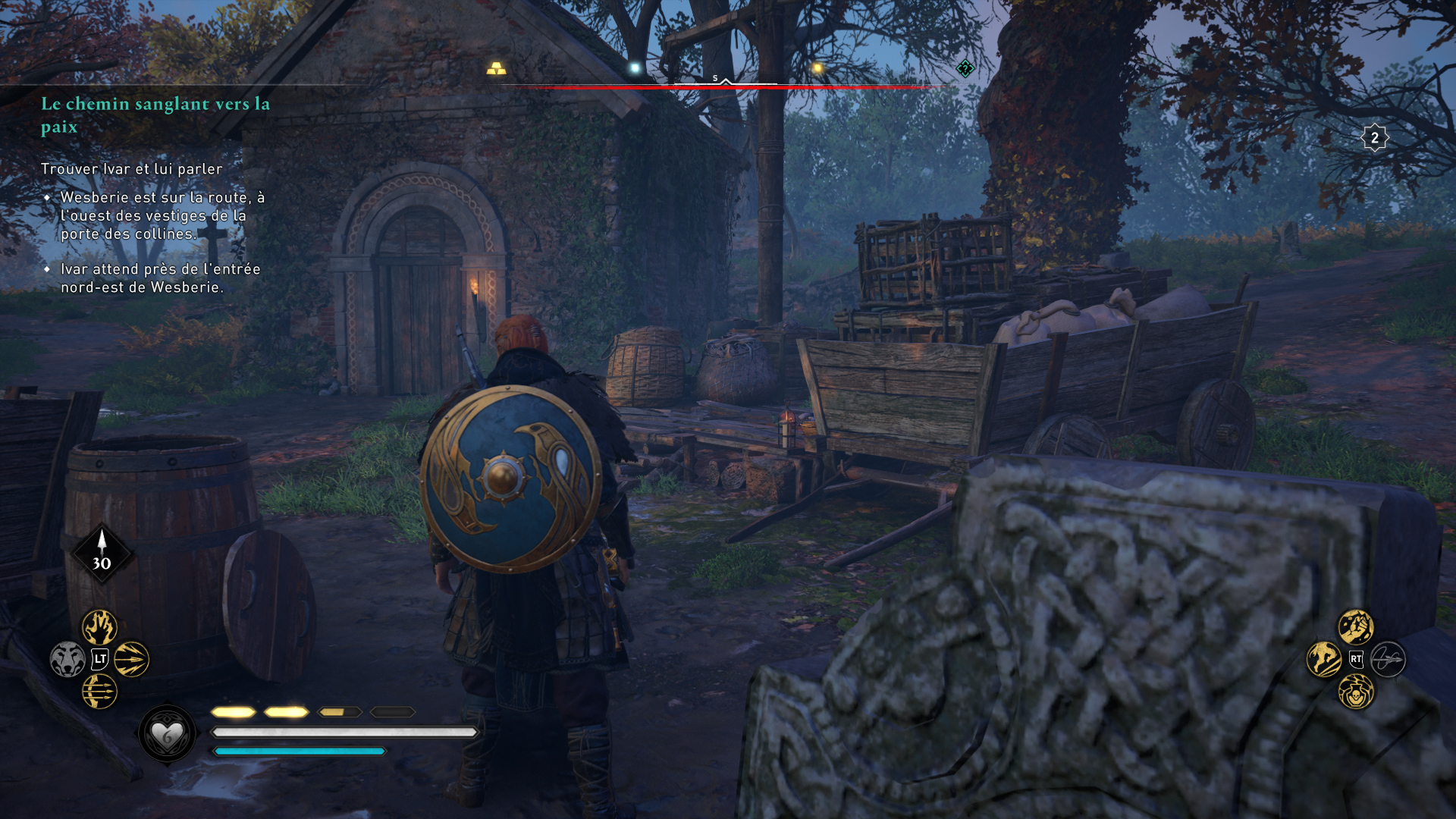Click the kick melee ability icon
The image size is (1456, 819).
pos(1323,658)
